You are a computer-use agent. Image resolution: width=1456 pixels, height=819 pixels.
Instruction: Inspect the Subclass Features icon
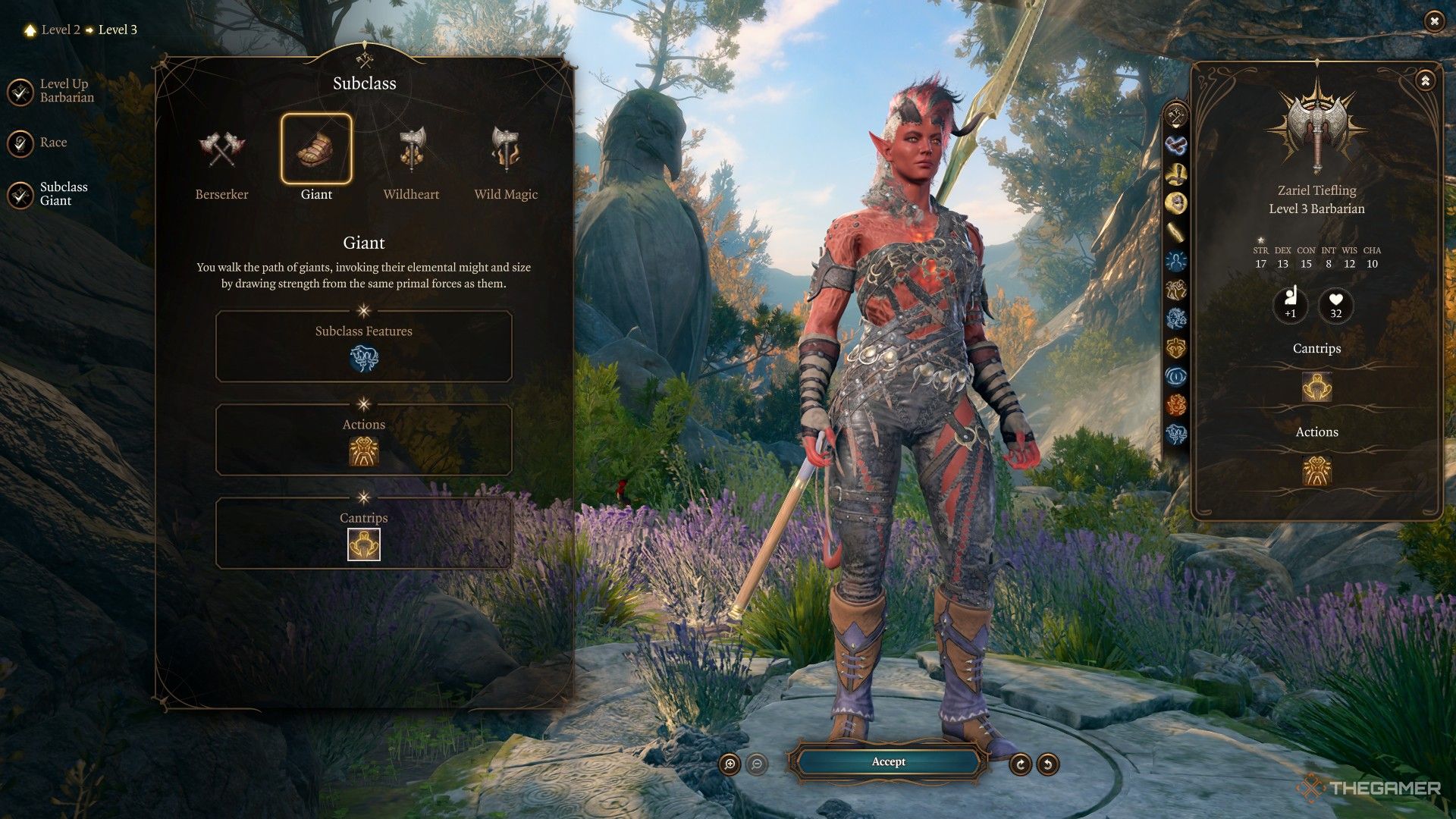click(364, 359)
